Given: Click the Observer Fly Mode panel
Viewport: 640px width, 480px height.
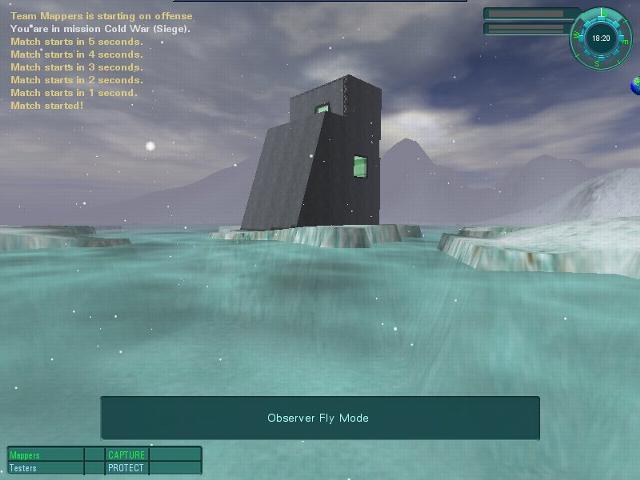Looking at the screenshot, I should [319, 418].
